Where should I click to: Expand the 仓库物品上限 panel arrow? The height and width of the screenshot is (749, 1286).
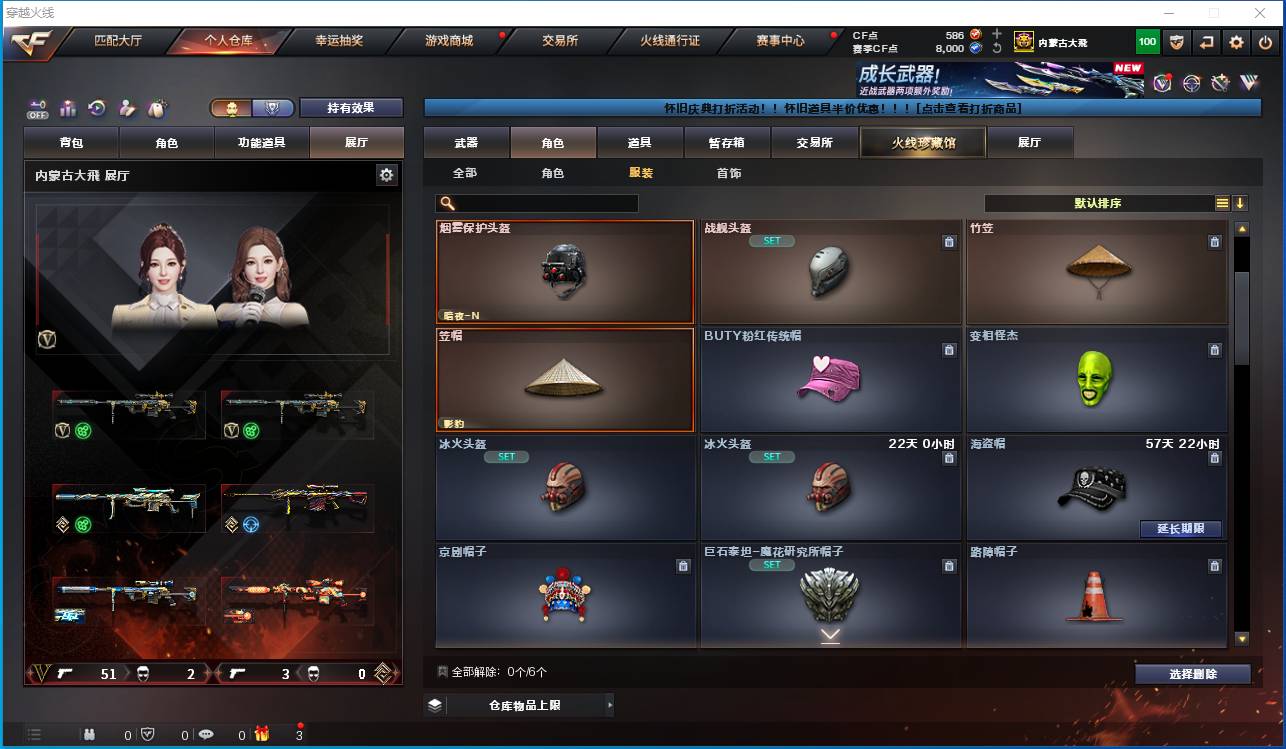[611, 705]
